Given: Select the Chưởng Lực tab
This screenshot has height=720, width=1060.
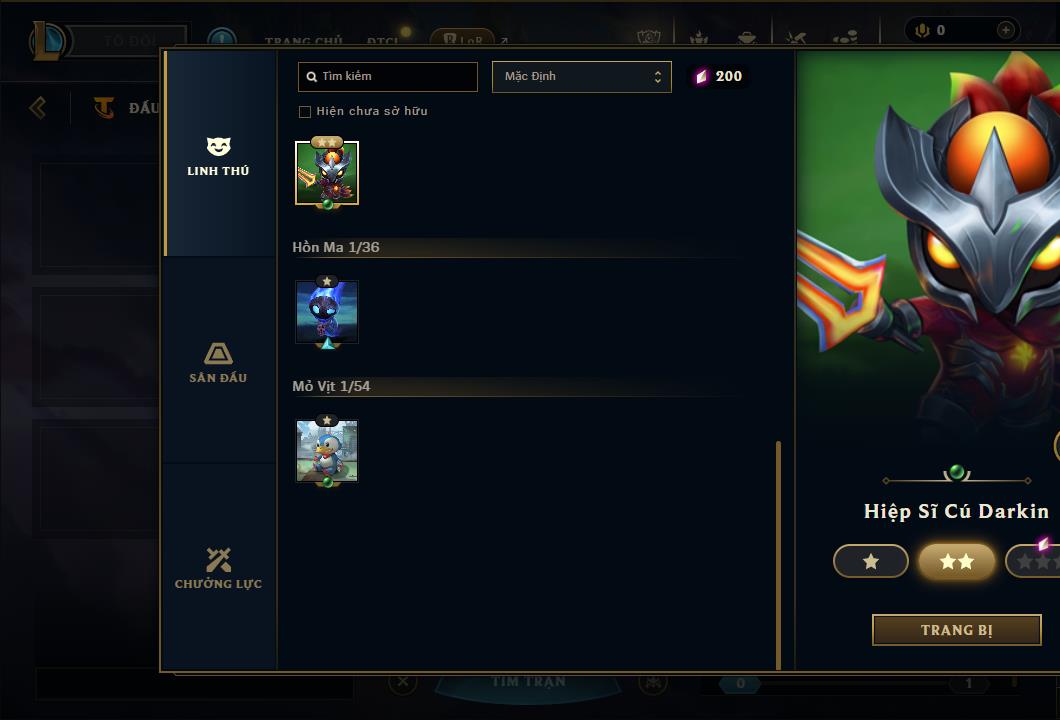Looking at the screenshot, I should coord(218,568).
